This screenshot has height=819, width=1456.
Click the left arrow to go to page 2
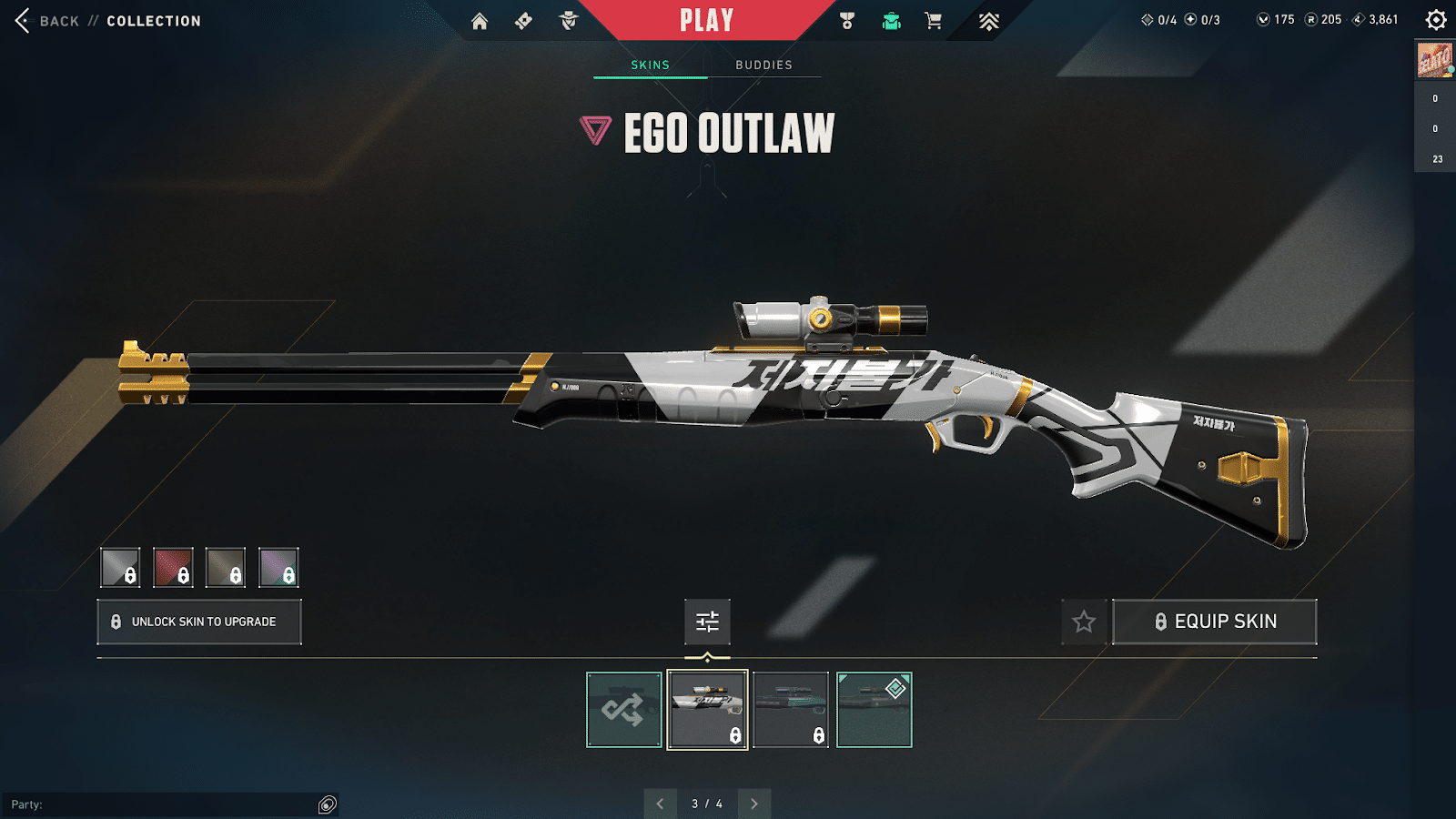click(x=661, y=804)
